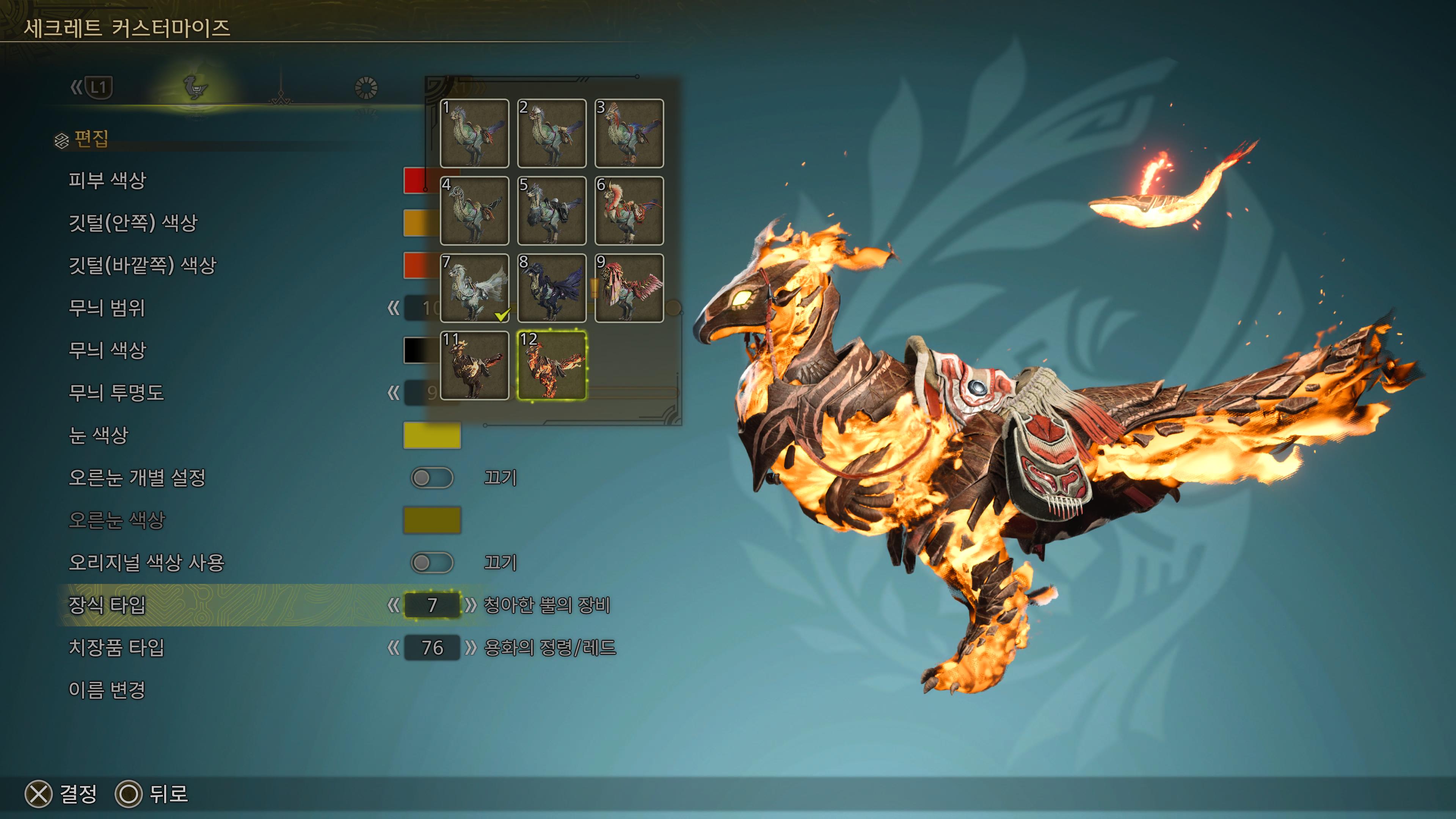Choose decoration thumbnail number 3
Screen dimensions: 1456x819
pyautogui.click(x=629, y=133)
